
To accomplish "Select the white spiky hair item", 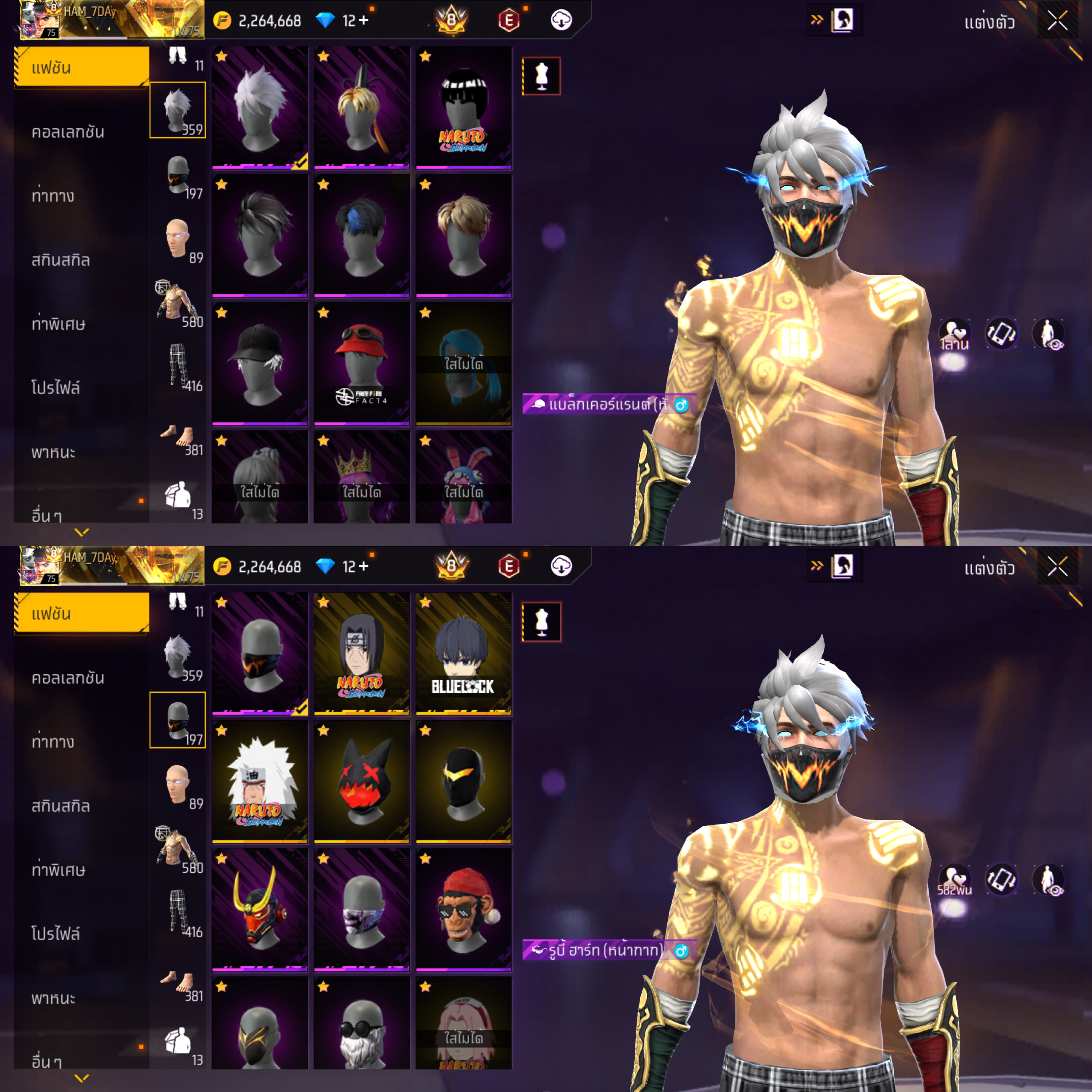I will [259, 107].
